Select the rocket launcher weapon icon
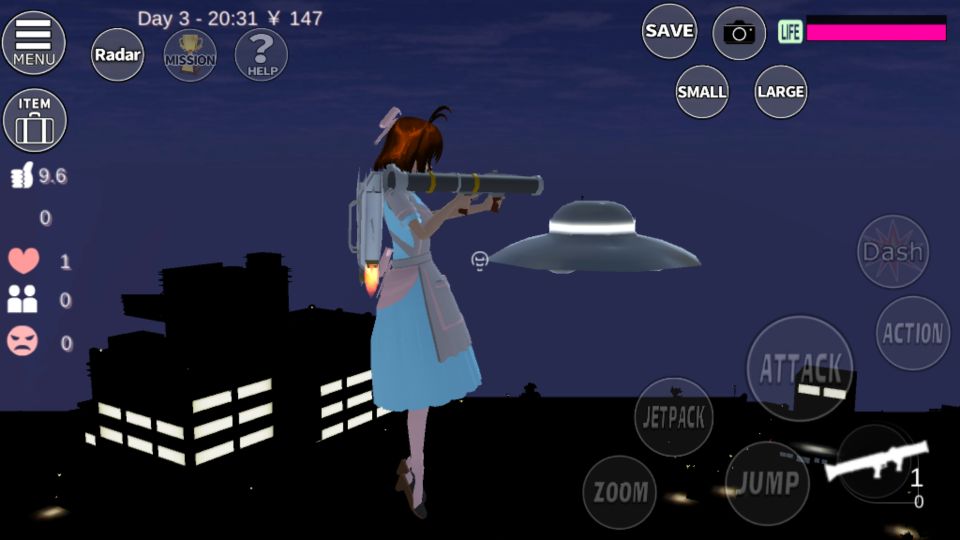 click(x=876, y=463)
